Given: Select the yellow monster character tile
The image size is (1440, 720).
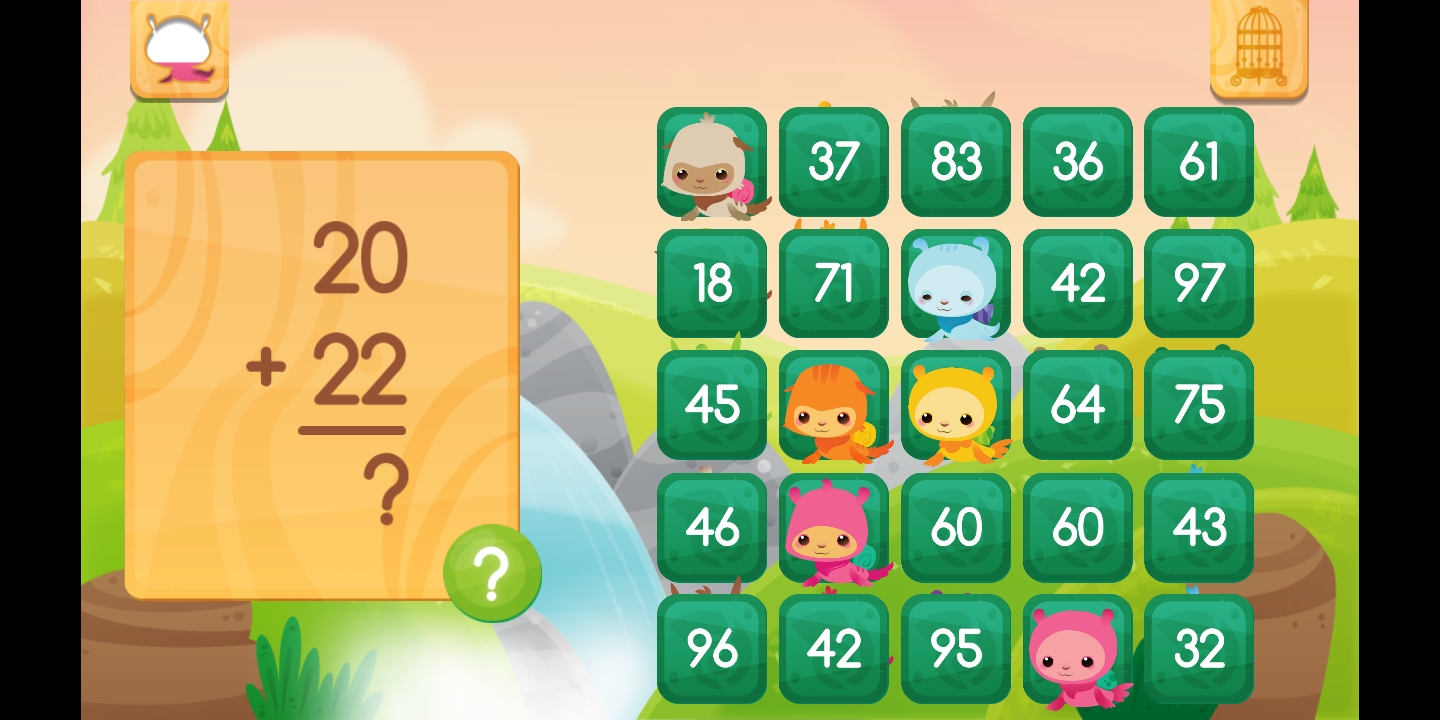Looking at the screenshot, I should (955, 405).
